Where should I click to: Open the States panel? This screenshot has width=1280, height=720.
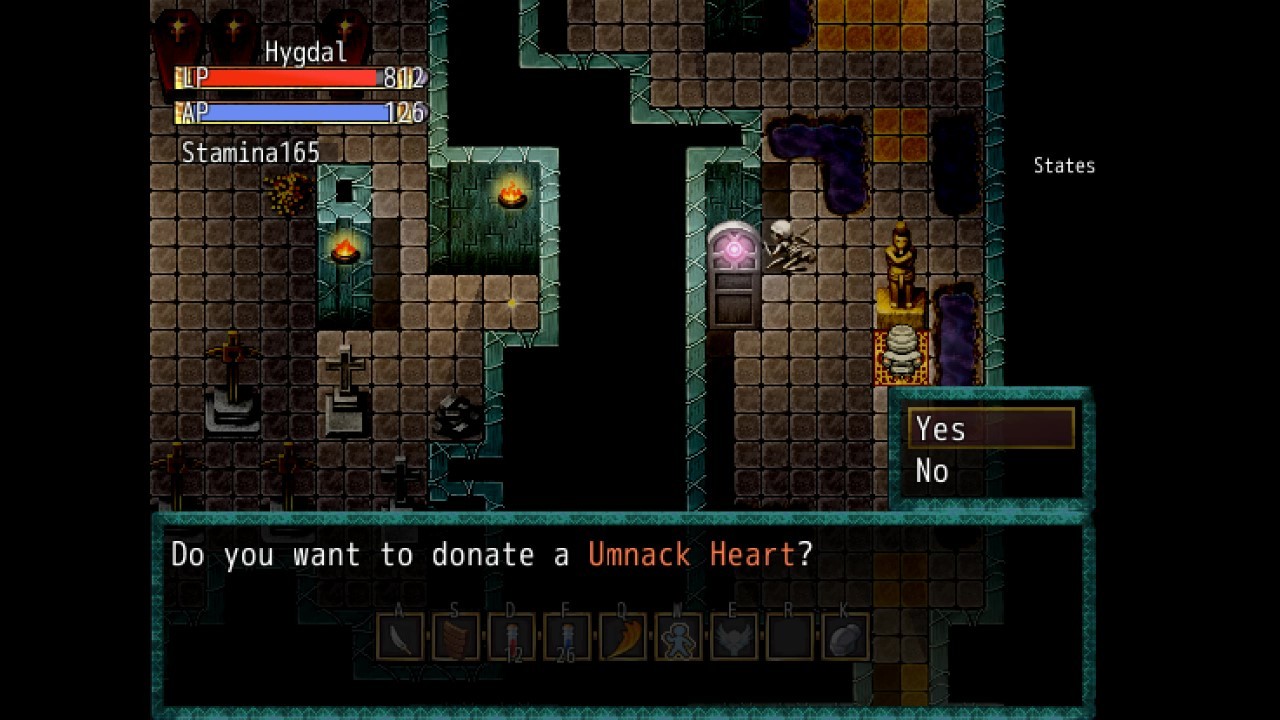click(1063, 166)
